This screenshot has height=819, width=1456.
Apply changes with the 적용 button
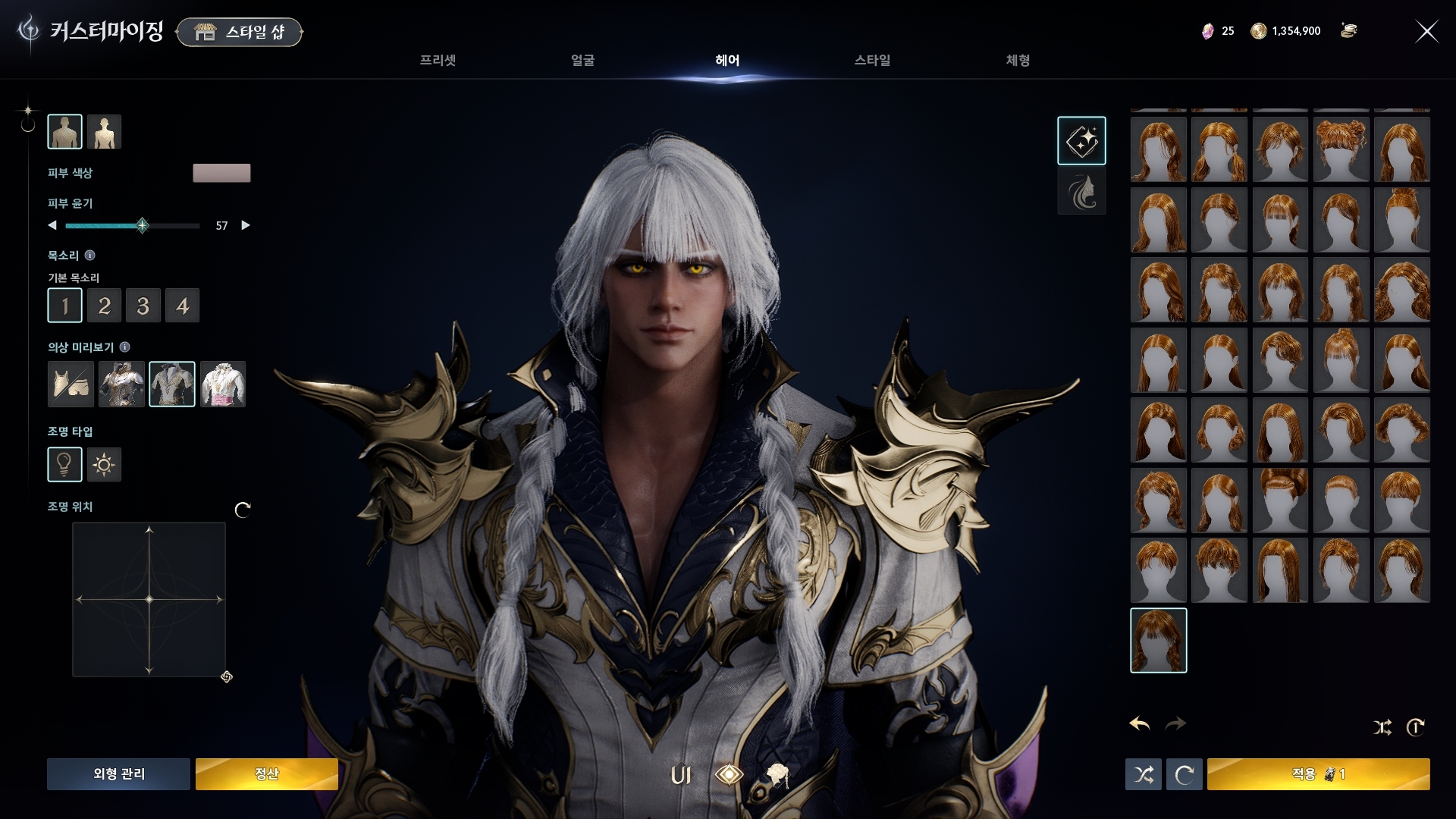[x=1318, y=774]
